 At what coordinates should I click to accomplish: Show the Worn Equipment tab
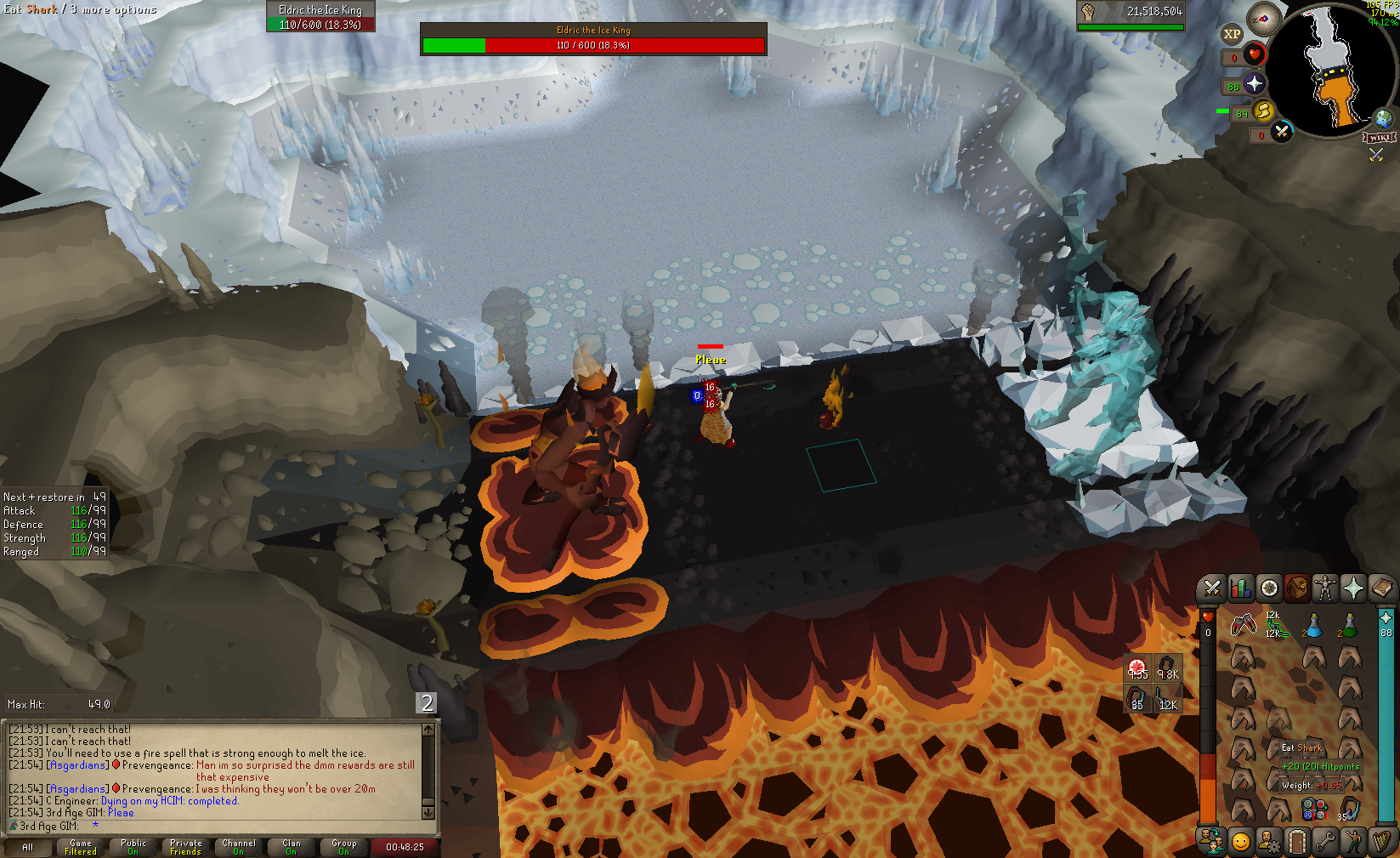point(1325,588)
